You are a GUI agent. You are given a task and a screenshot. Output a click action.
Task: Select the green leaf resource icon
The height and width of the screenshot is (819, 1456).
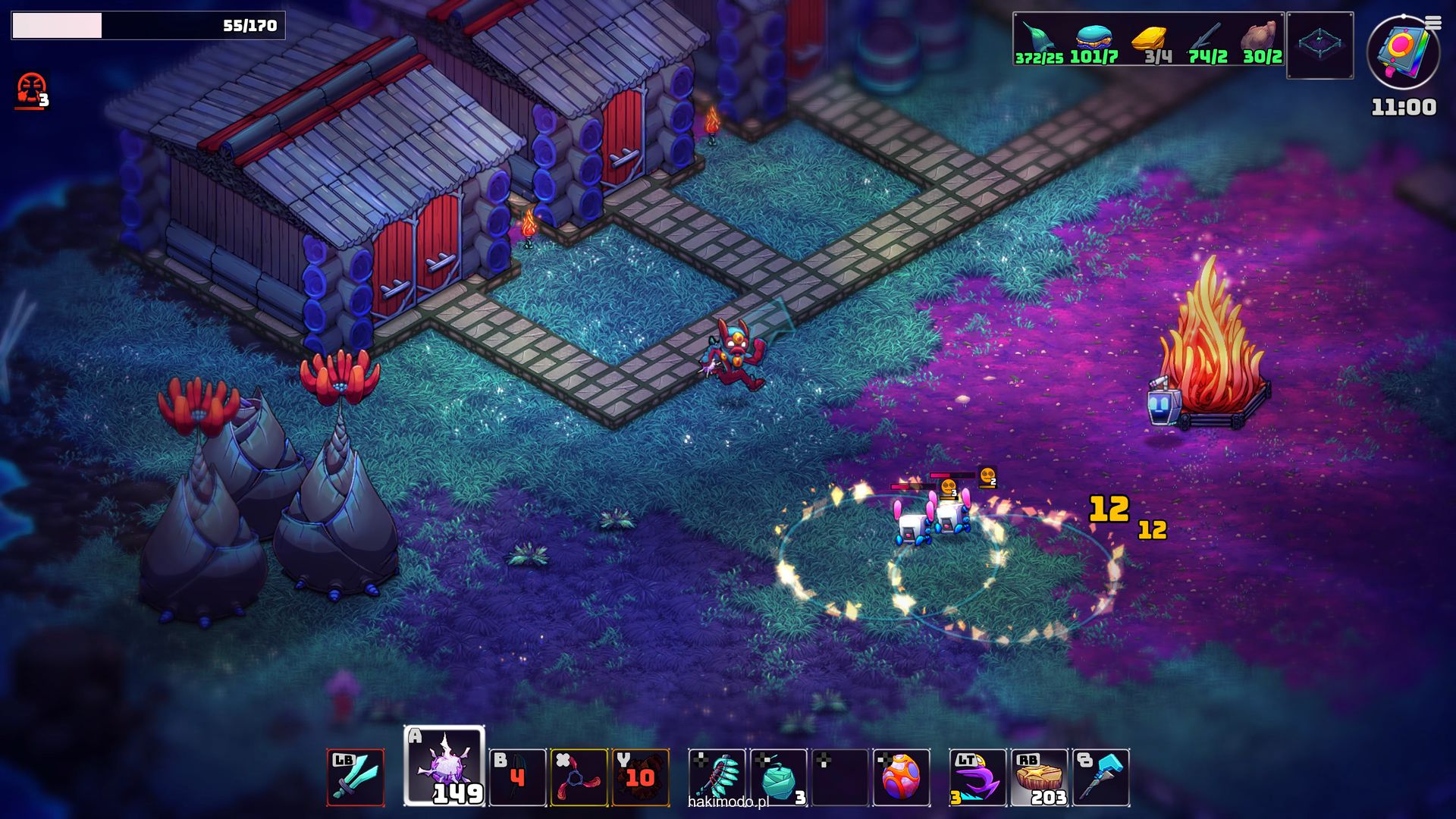[x=1037, y=38]
